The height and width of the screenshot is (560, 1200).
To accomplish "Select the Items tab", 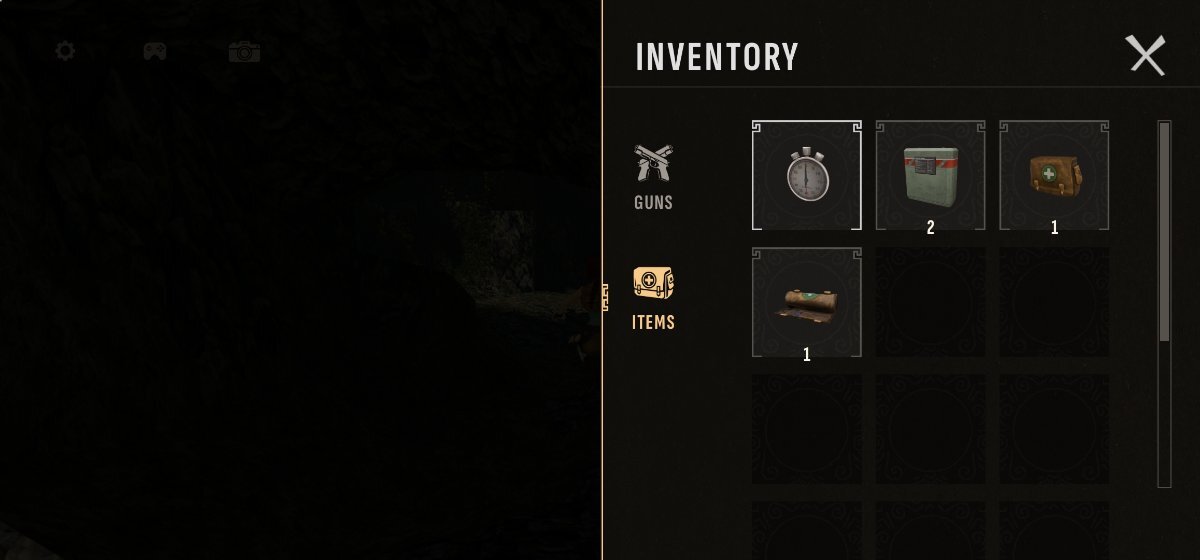I will (653, 298).
